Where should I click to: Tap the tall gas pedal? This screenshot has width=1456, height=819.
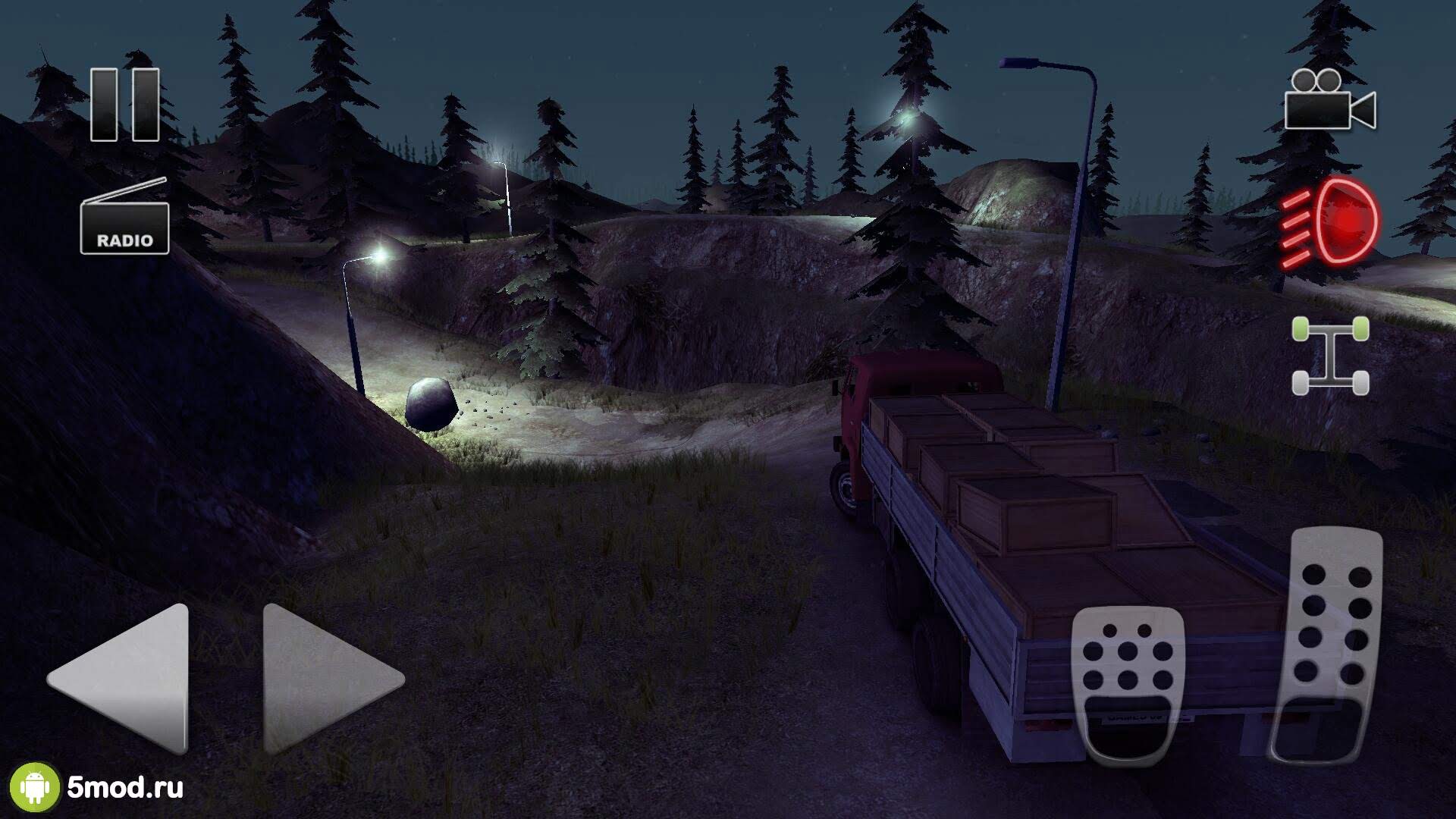(1329, 645)
